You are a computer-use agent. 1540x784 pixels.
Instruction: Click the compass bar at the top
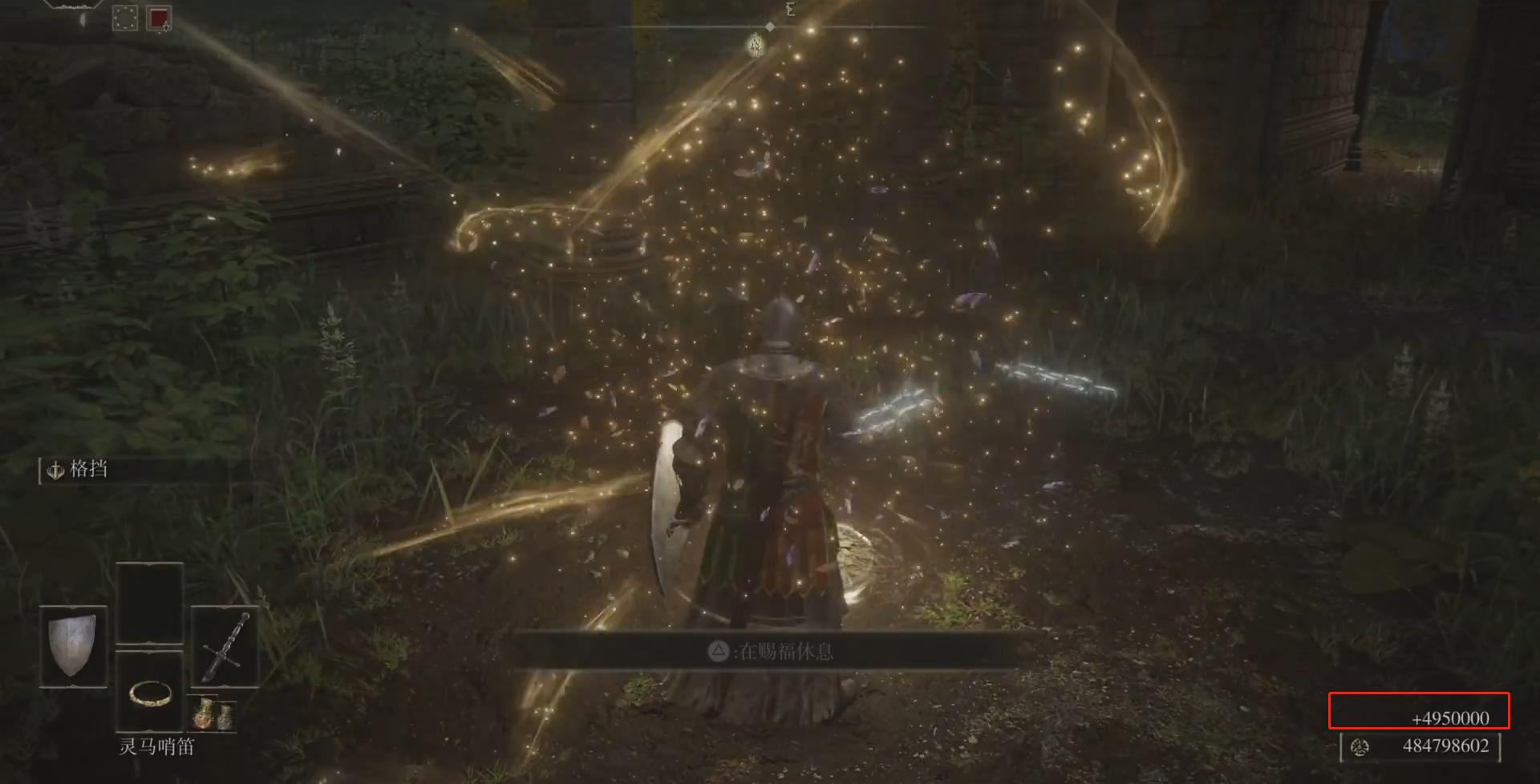click(770, 26)
